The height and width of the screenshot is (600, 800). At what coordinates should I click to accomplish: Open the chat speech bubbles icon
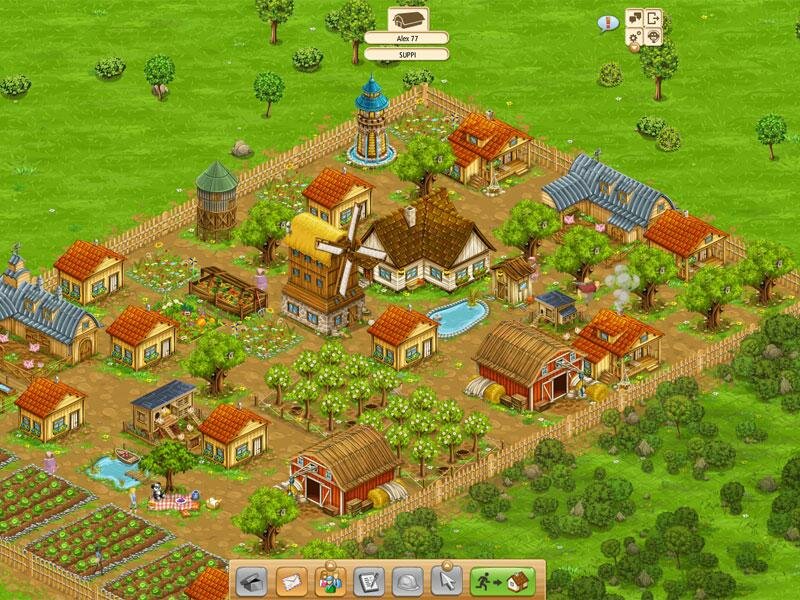pos(635,18)
